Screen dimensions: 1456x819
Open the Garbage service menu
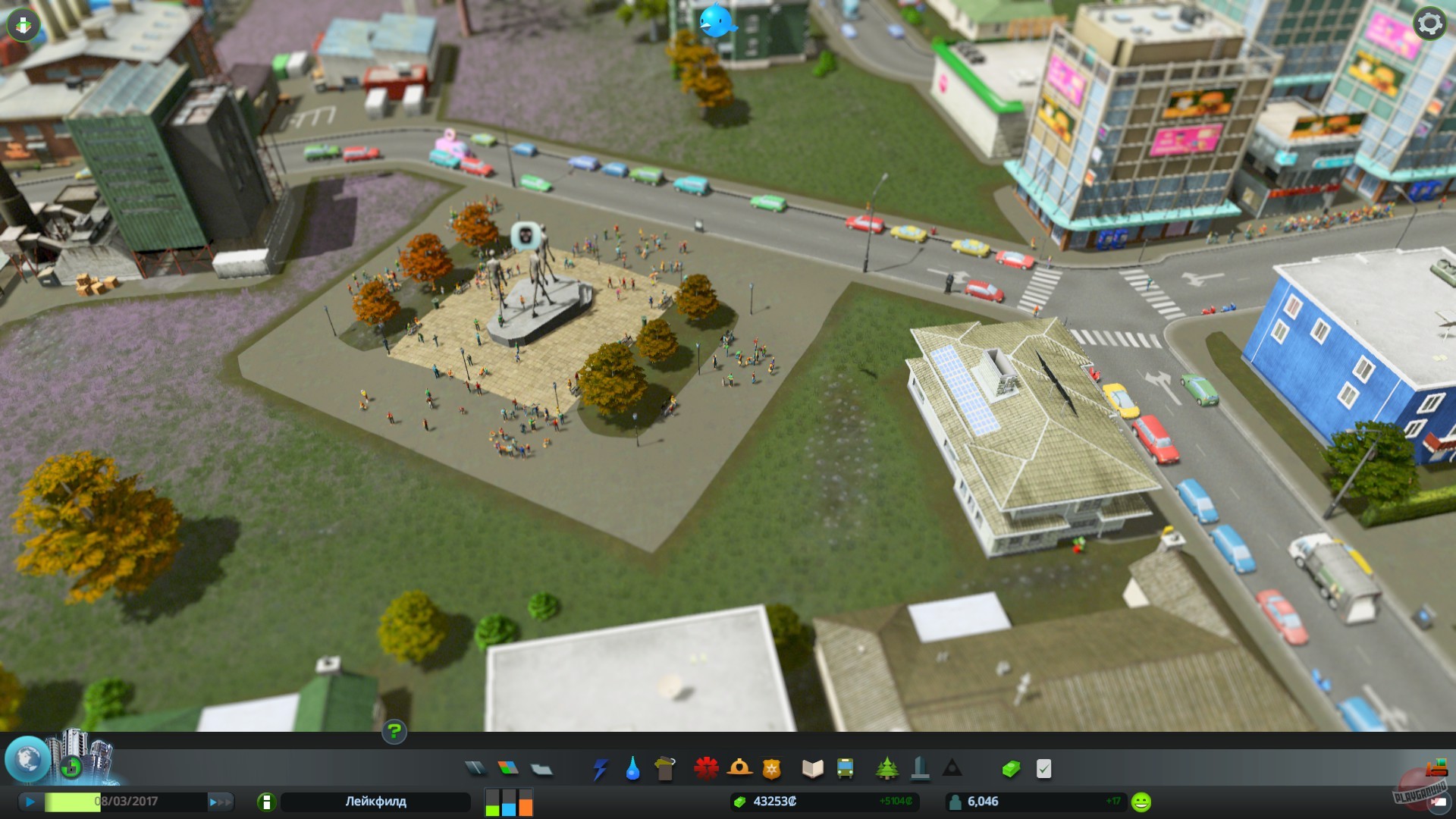click(x=665, y=769)
